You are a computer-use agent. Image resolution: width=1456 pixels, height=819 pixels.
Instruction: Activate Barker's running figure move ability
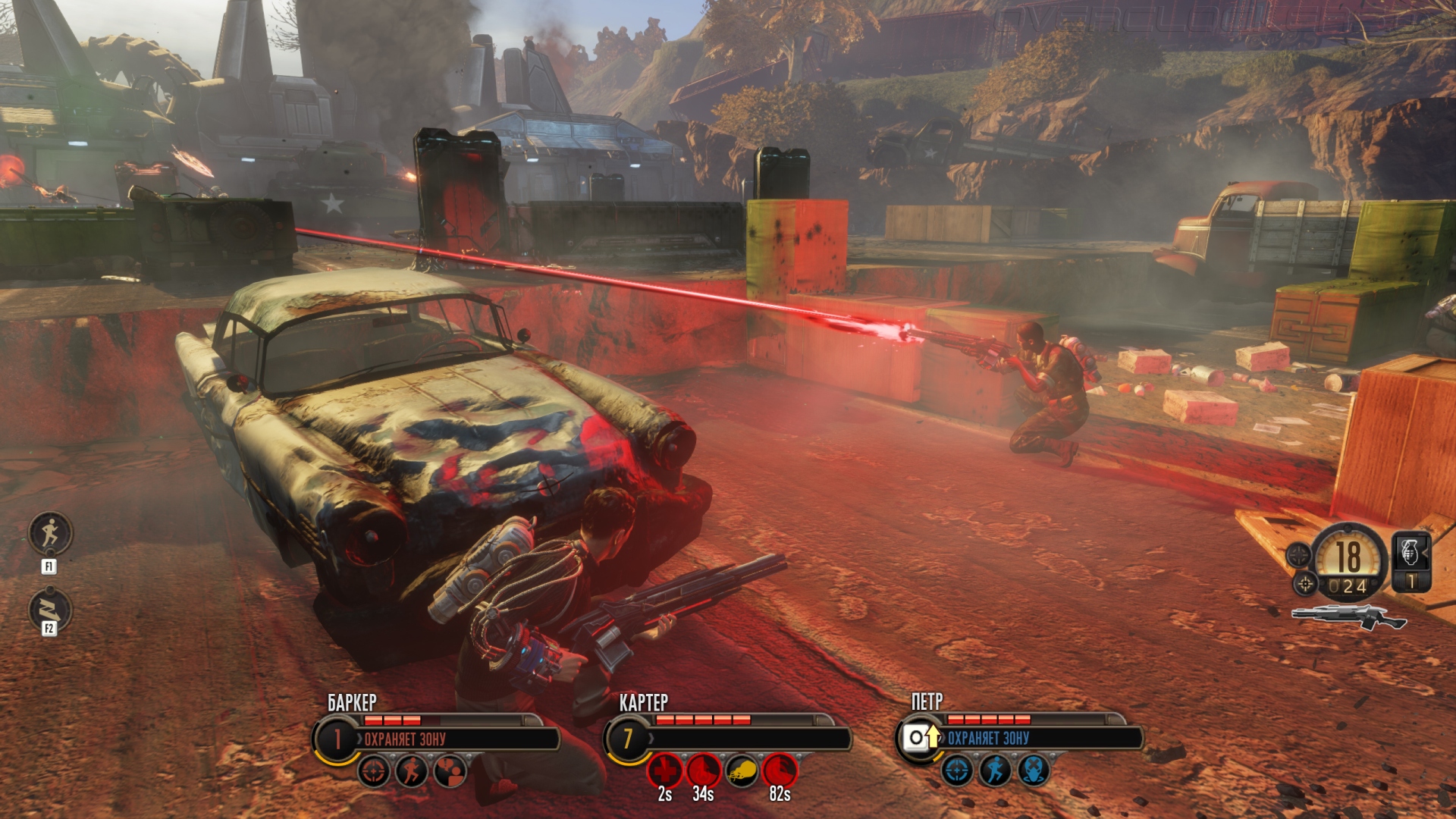tap(412, 772)
